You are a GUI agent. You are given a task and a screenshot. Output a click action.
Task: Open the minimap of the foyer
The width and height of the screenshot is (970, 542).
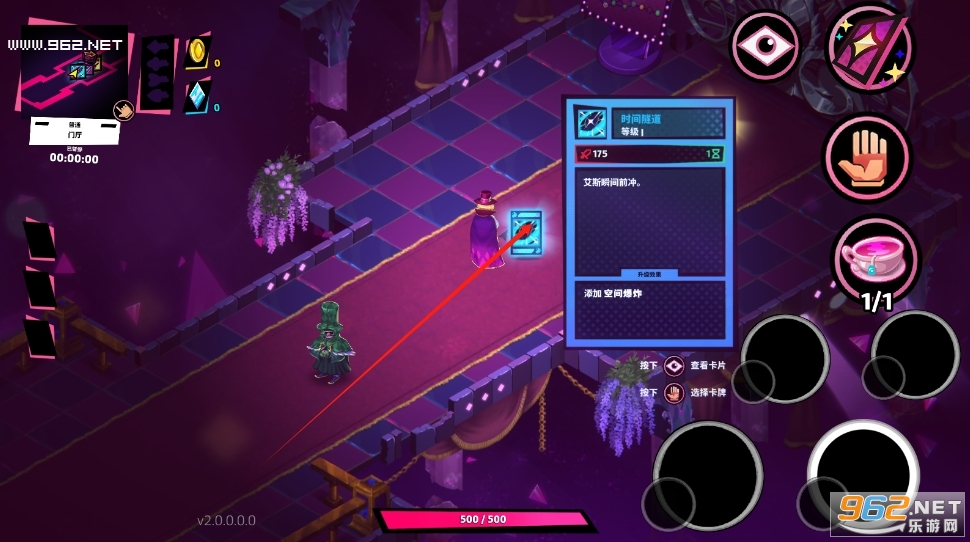point(70,70)
